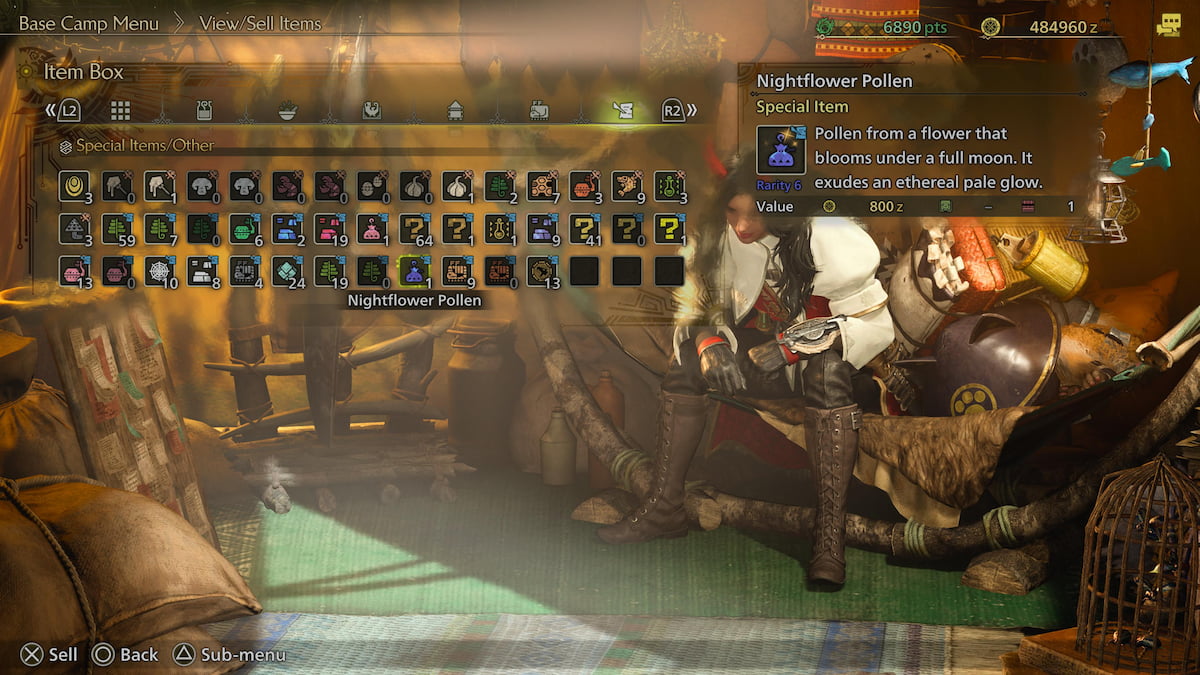Select the white ingot item with quantity 8
The height and width of the screenshot is (675, 1200).
201,271
